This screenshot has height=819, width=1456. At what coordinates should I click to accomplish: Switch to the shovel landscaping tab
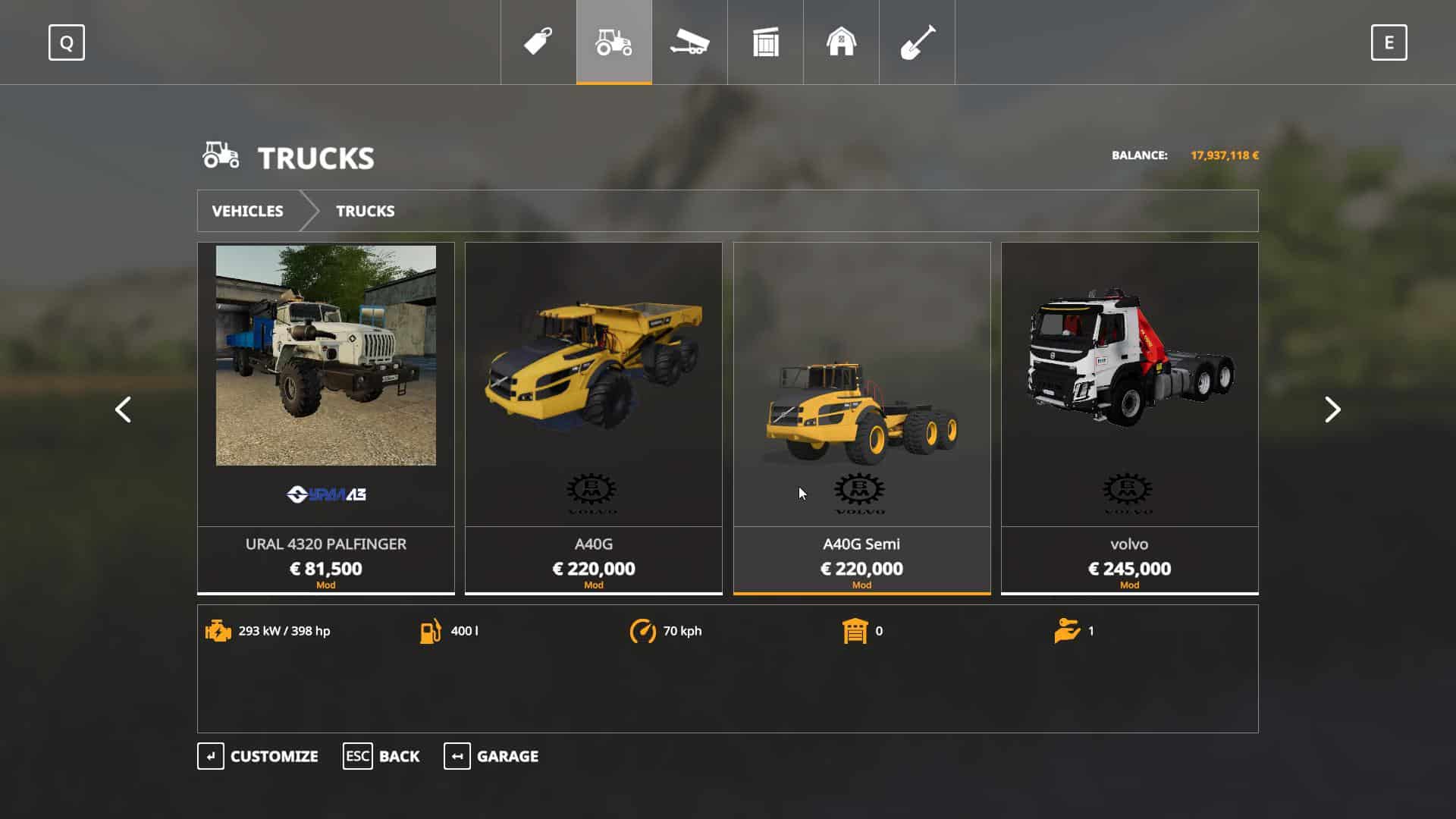[917, 42]
